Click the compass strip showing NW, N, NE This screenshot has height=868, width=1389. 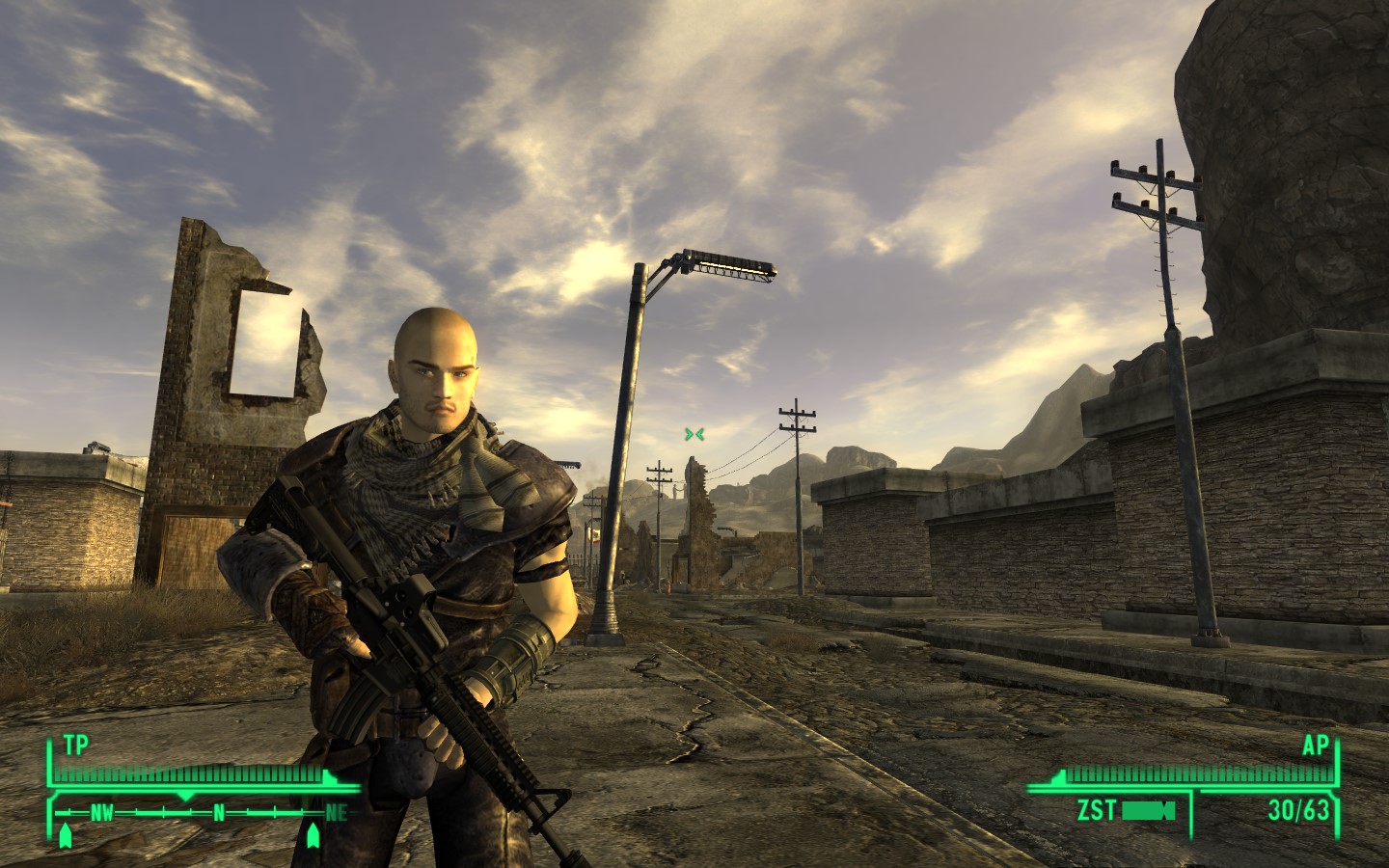coord(203,812)
